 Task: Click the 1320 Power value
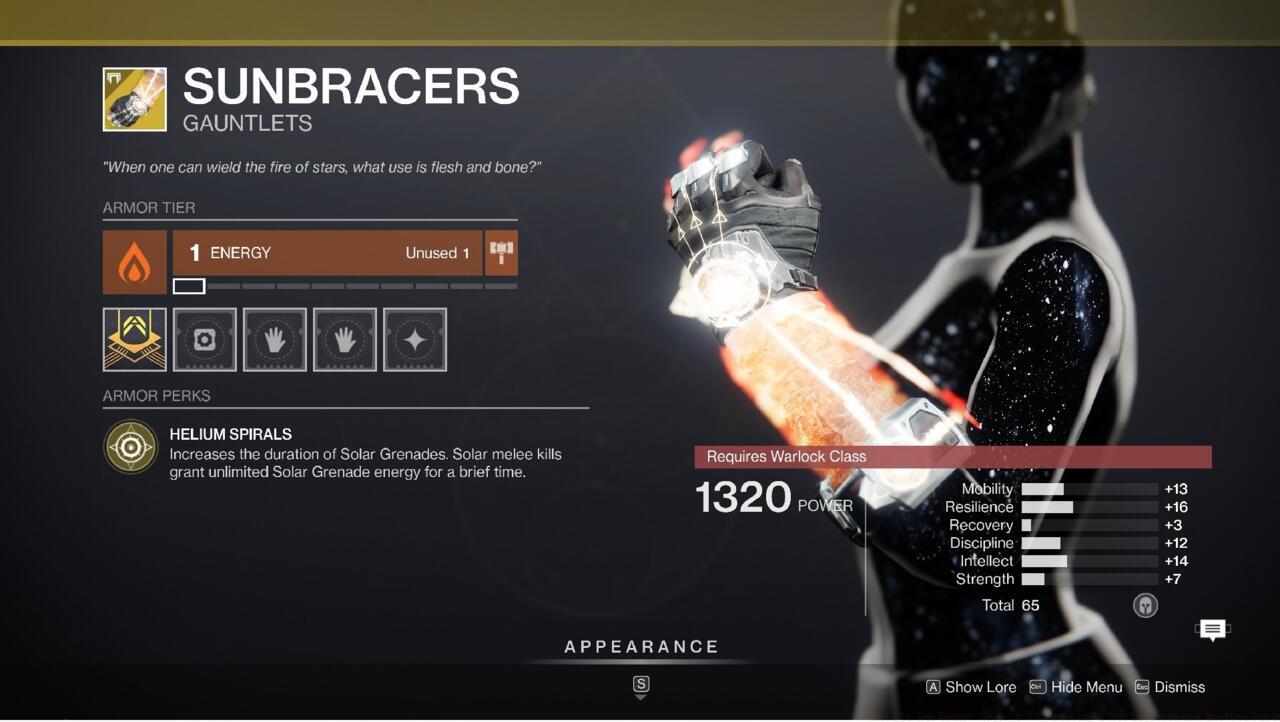click(744, 497)
